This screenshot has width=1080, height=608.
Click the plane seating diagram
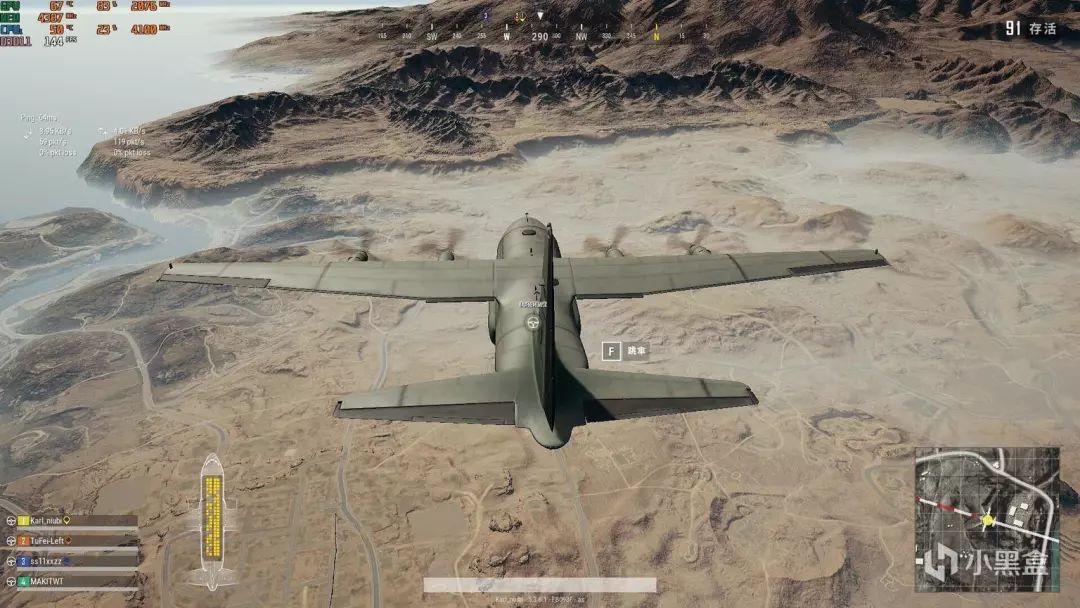211,520
